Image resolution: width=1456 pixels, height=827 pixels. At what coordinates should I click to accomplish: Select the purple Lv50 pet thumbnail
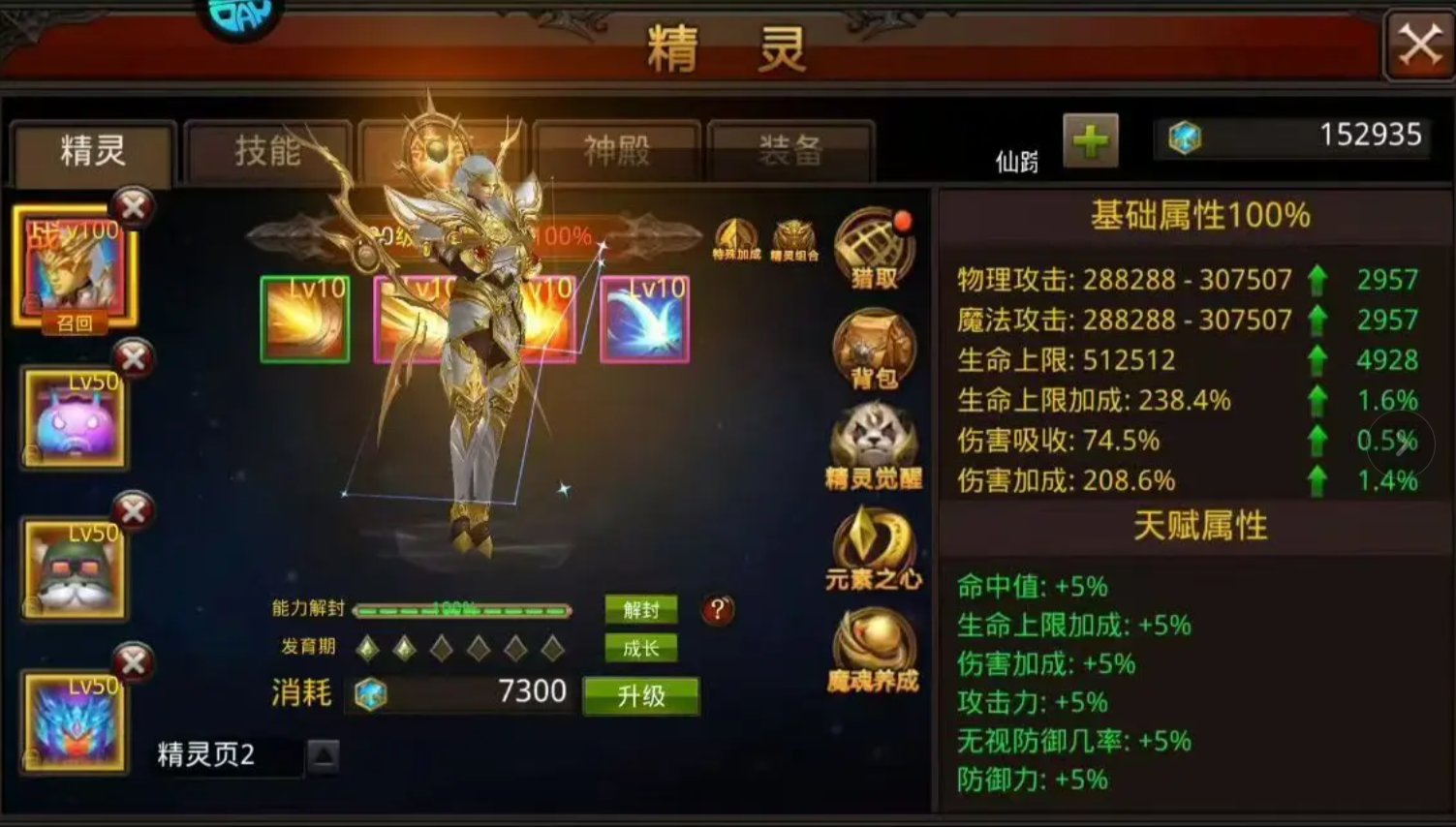(x=74, y=416)
